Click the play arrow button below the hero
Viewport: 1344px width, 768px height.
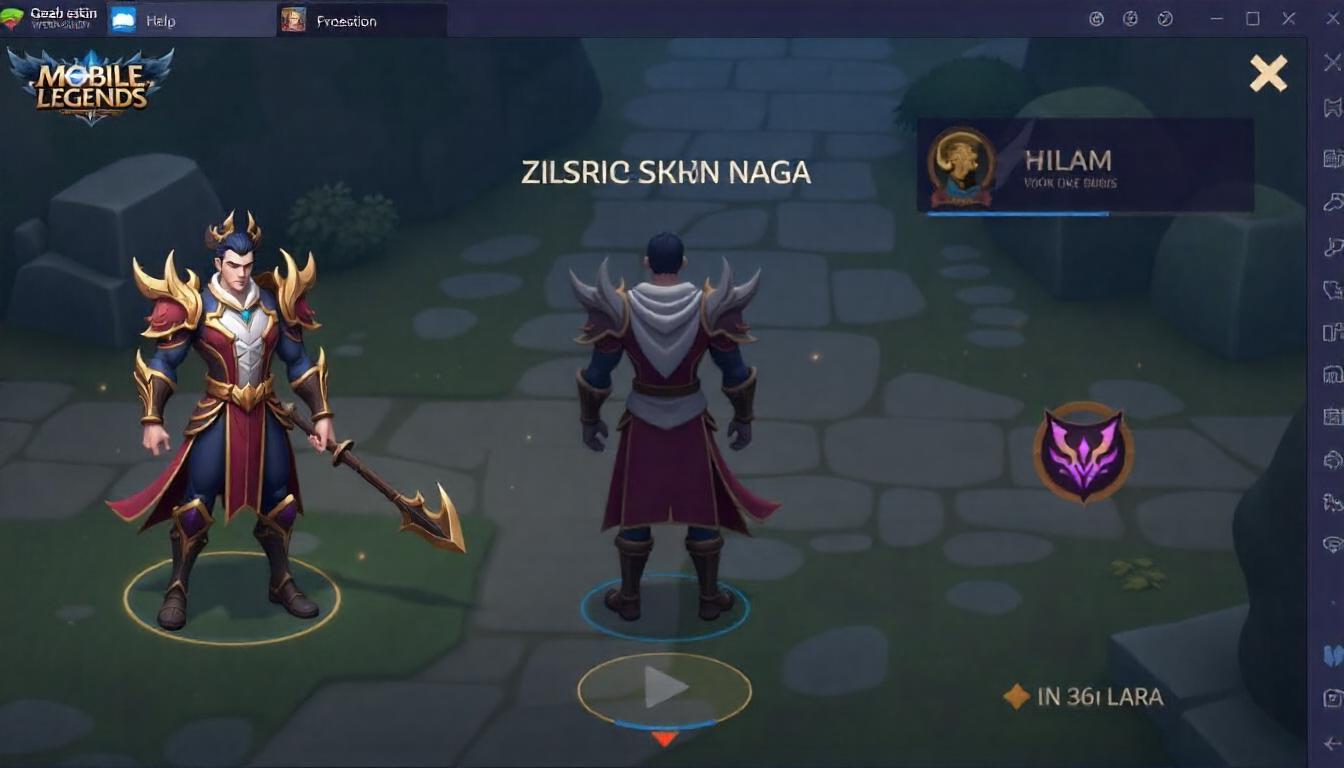[x=664, y=687]
